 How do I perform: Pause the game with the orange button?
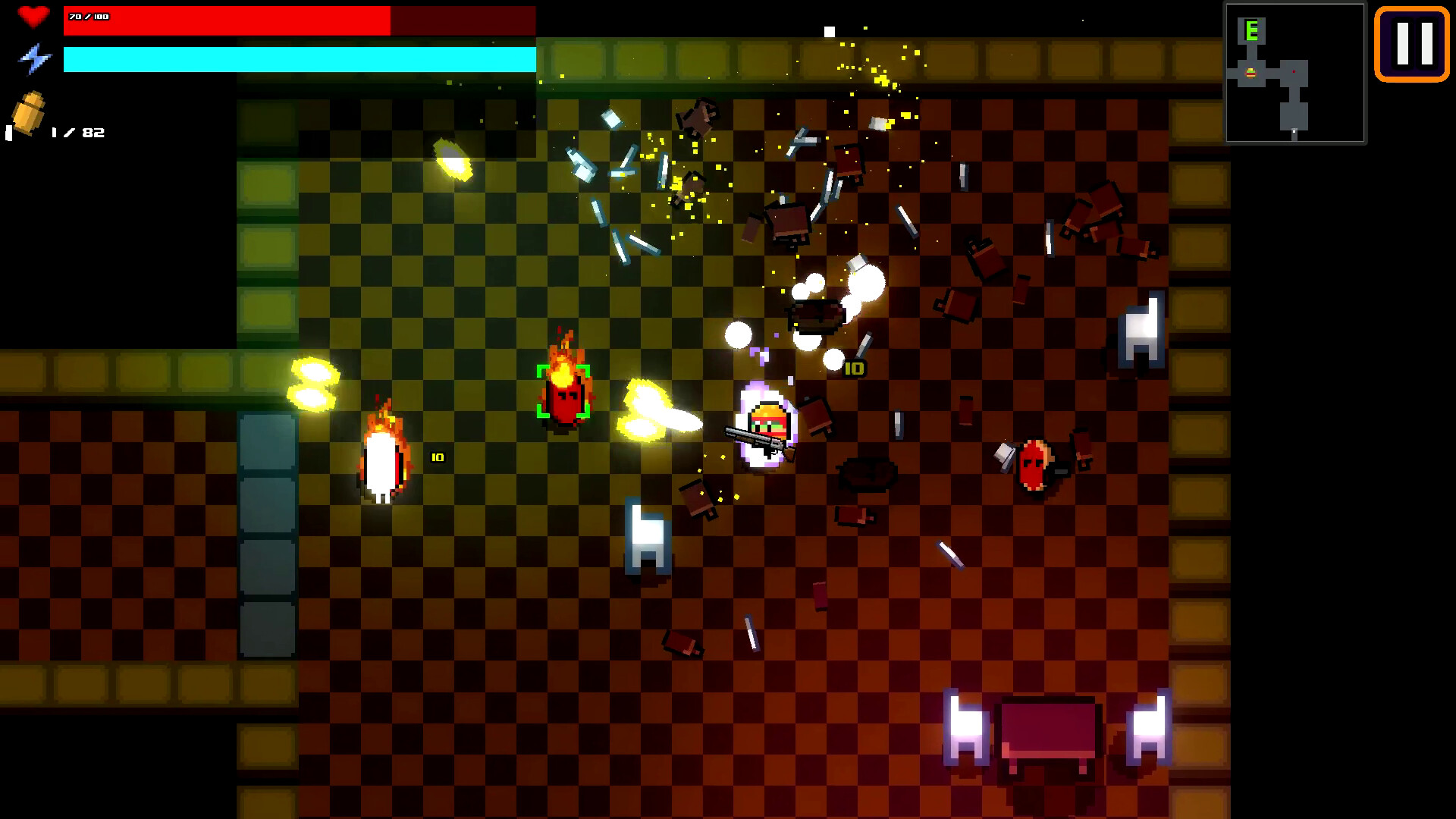1412,44
